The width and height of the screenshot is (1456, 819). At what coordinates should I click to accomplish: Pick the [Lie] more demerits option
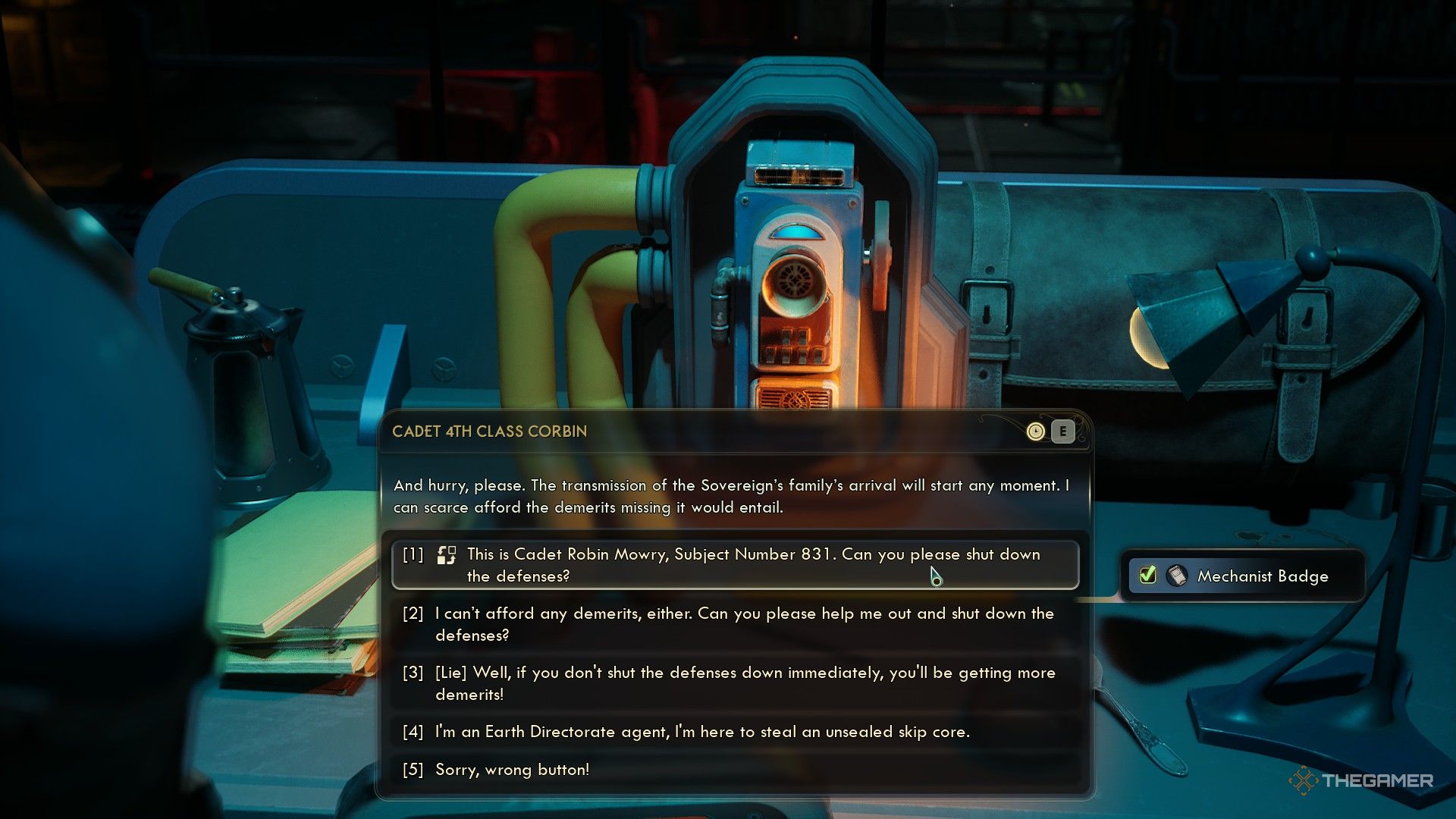734,683
